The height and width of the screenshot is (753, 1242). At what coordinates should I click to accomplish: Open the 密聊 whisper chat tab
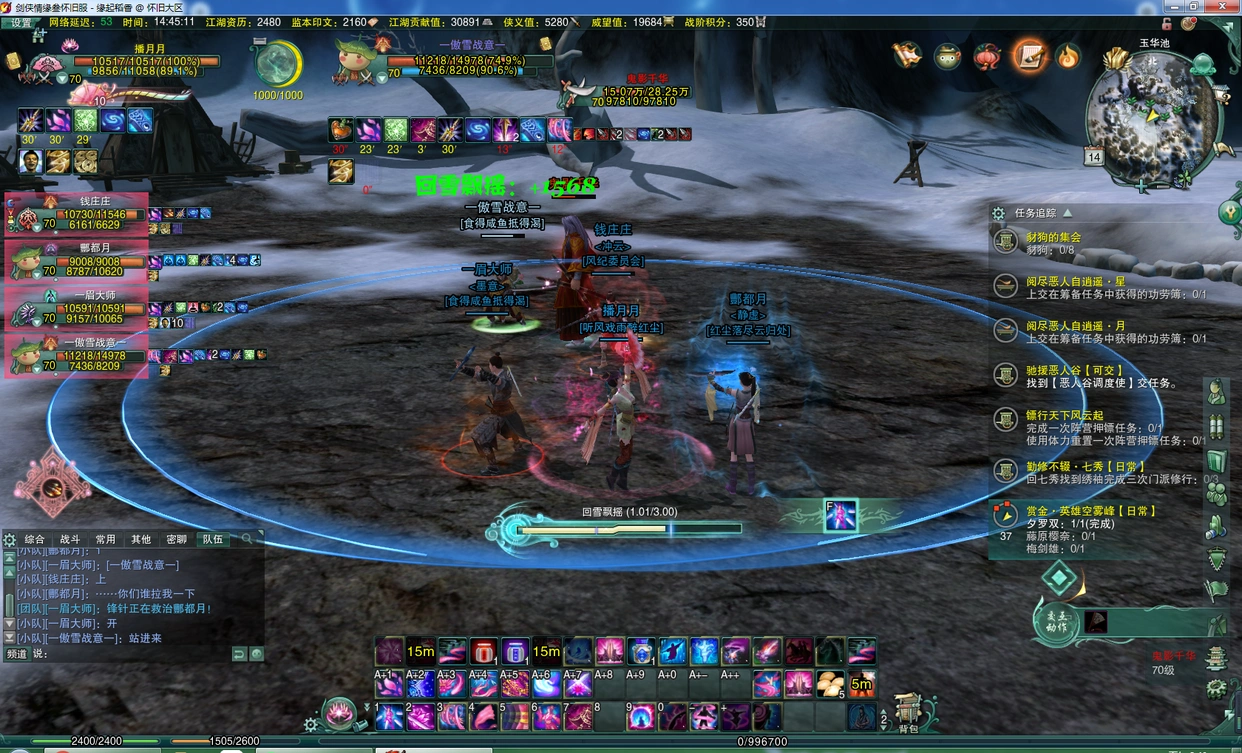[x=176, y=539]
